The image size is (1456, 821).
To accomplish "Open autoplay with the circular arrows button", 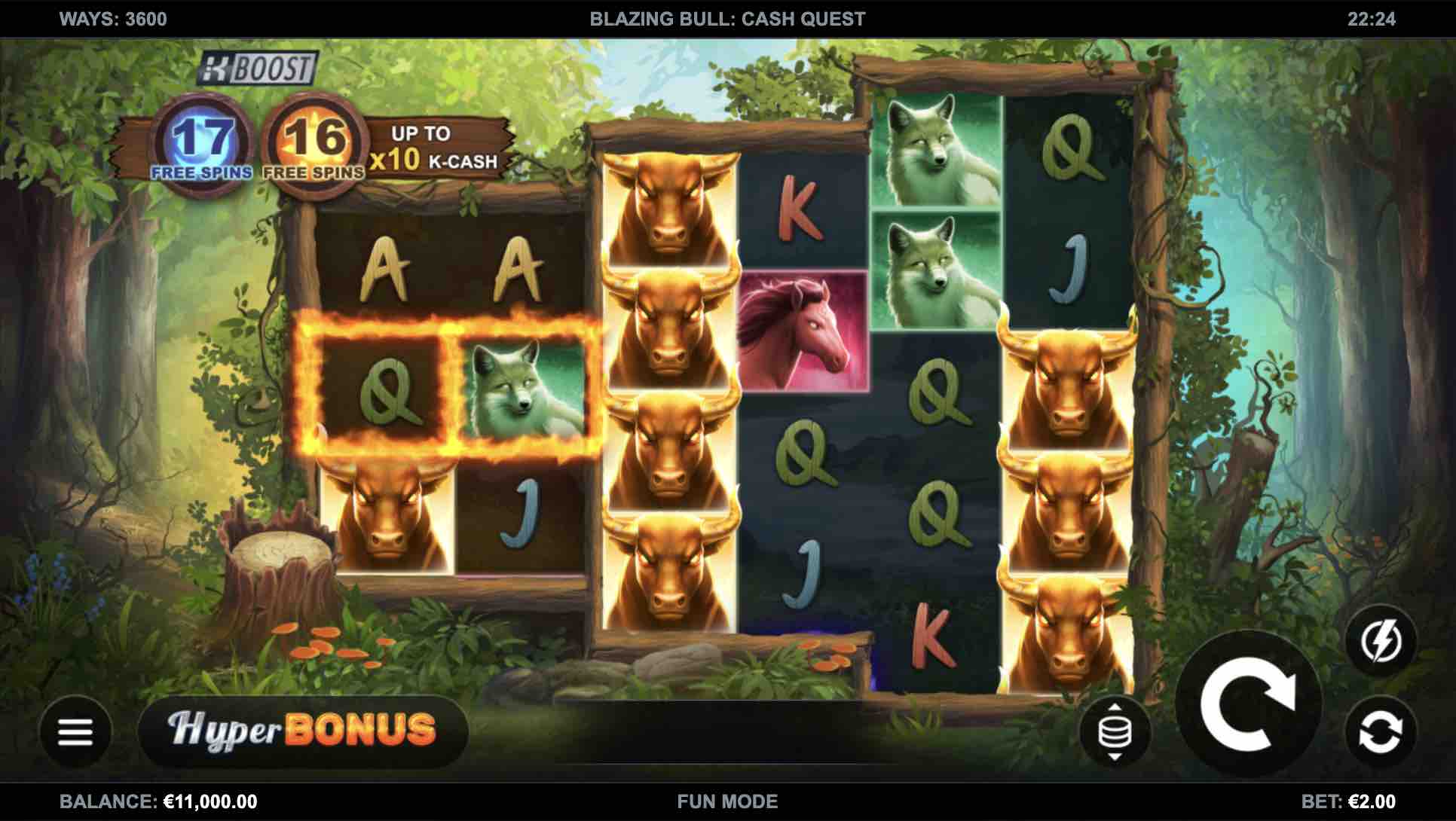I will (x=1381, y=731).
